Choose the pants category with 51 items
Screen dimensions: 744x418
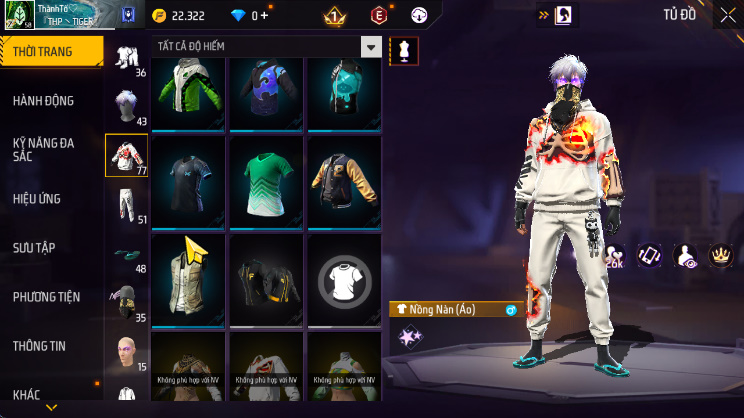click(x=126, y=205)
